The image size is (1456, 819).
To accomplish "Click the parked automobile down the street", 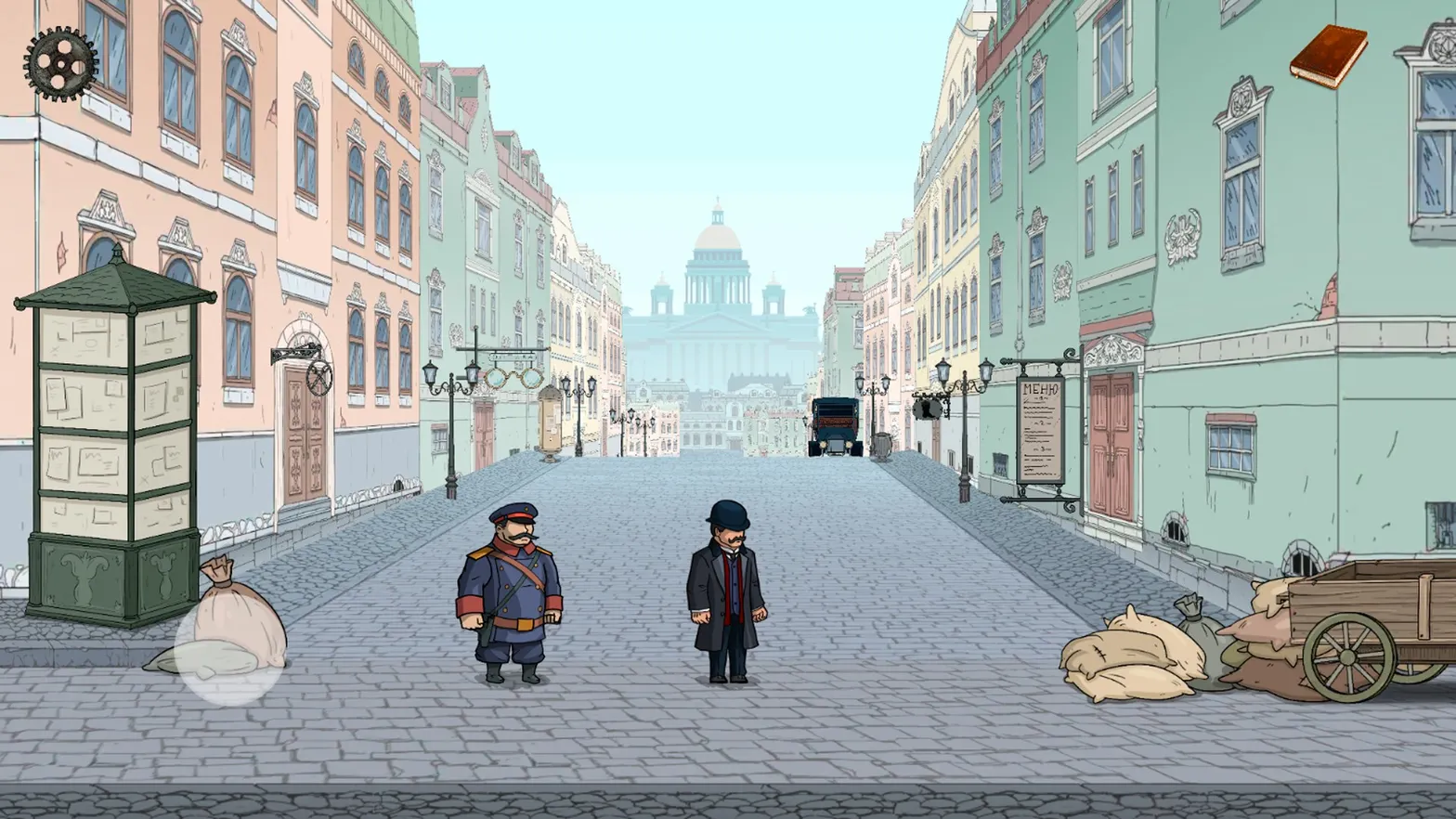I will coord(835,427).
